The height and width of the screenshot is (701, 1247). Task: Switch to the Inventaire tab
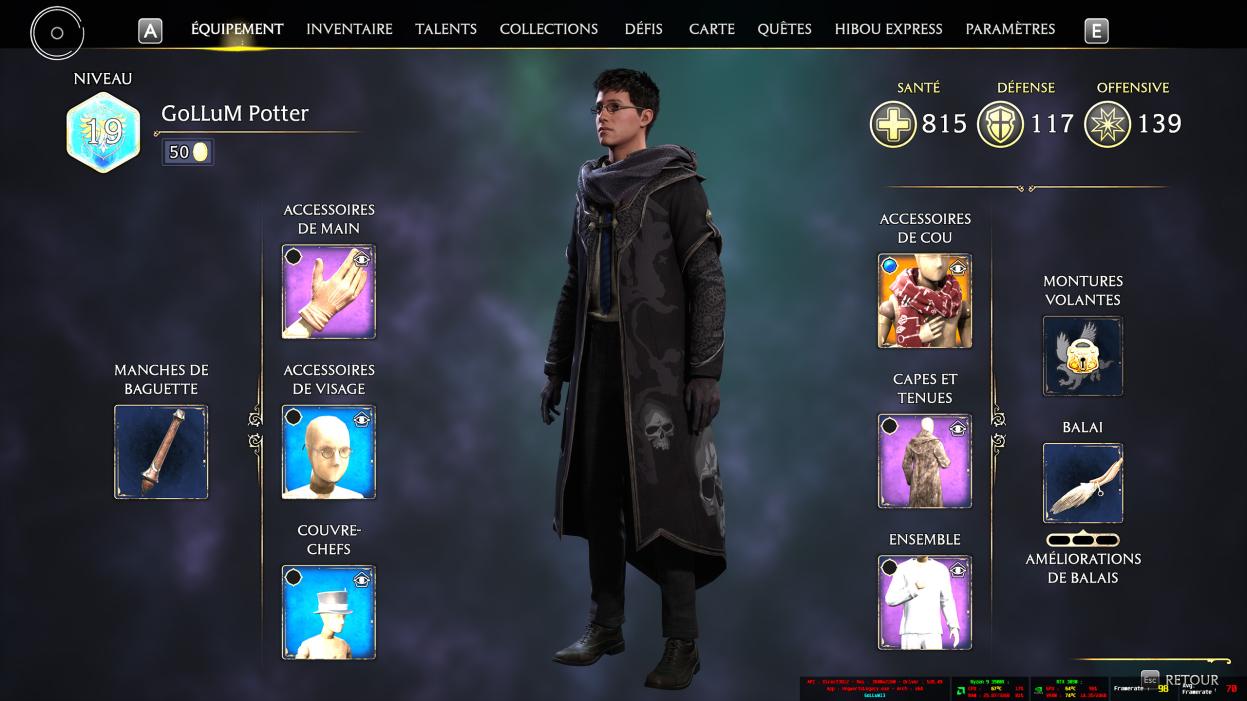coord(349,29)
